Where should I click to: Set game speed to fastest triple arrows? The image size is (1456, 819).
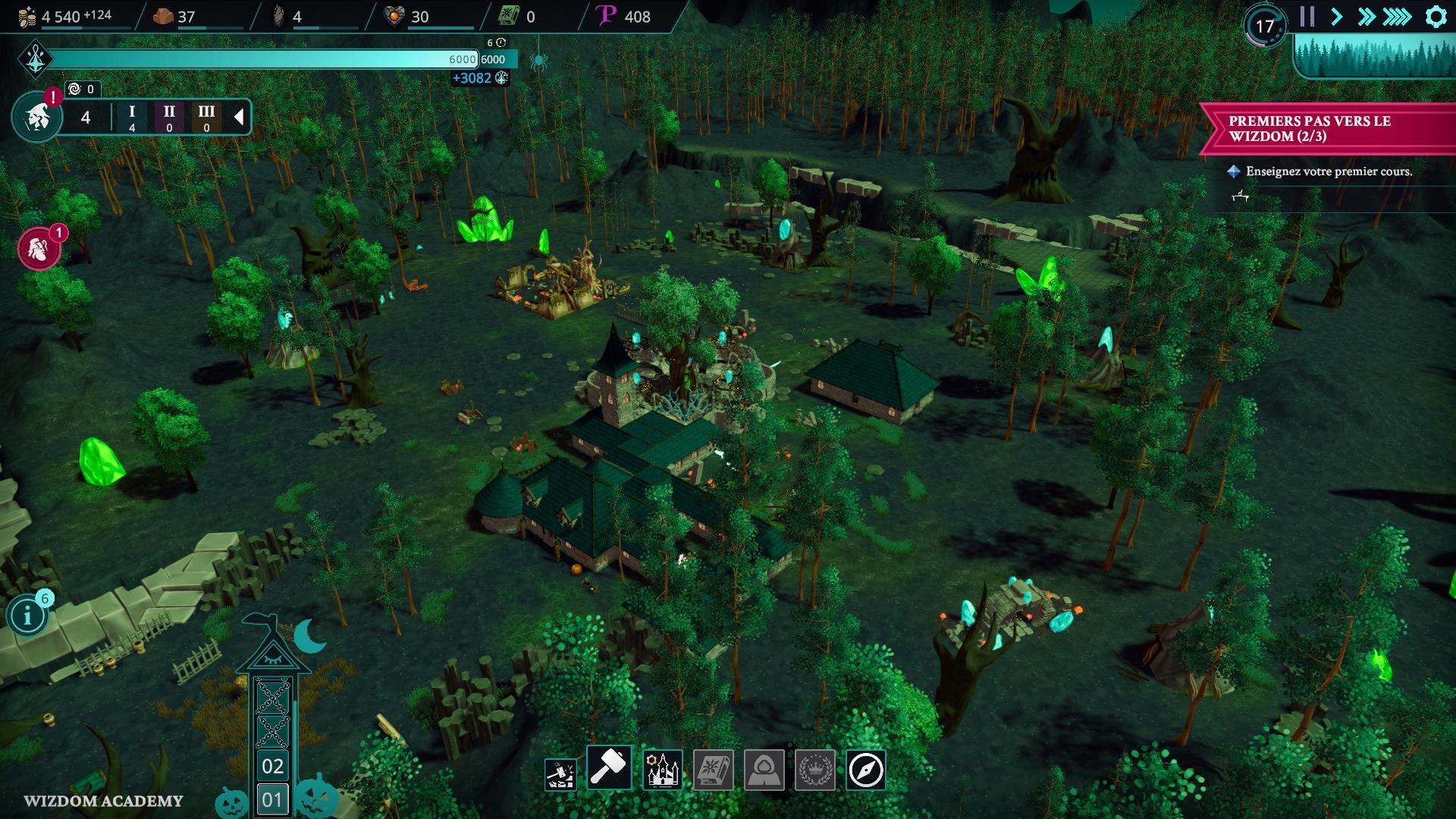tap(1397, 17)
